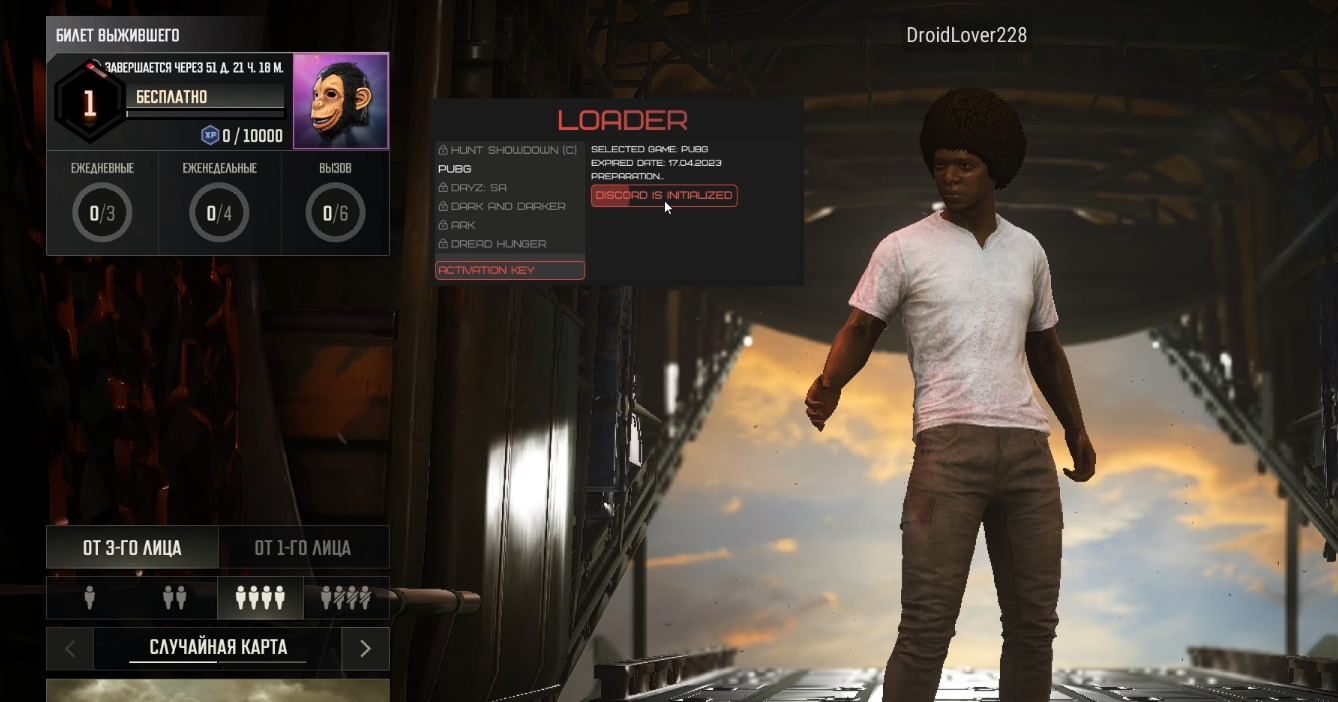Click the DroidLover228 player name

966,36
